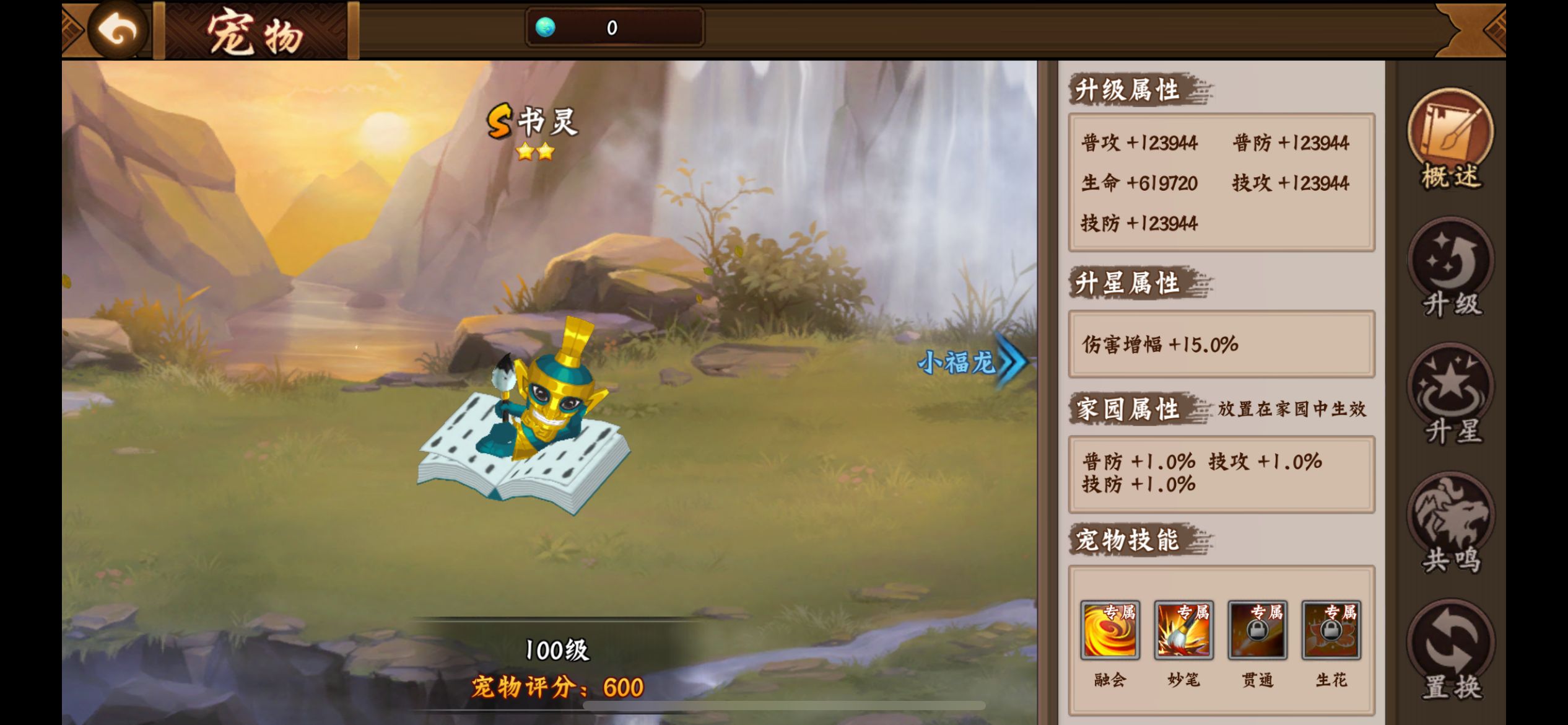Viewport: 1568px width, 725px height.
Task: Tap the locked 生花 skill icon
Action: [x=1330, y=632]
